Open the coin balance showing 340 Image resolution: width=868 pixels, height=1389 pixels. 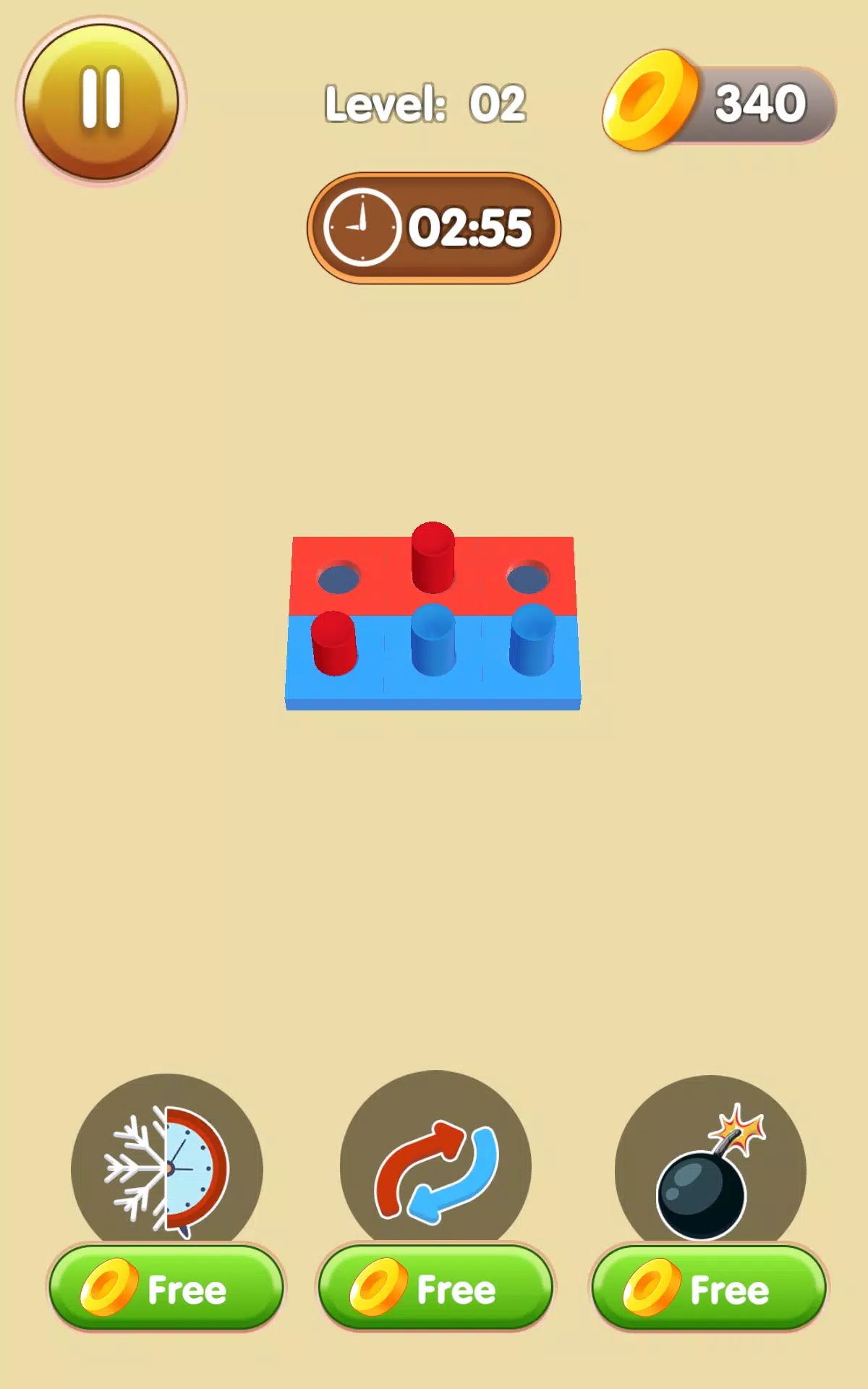pos(720,103)
